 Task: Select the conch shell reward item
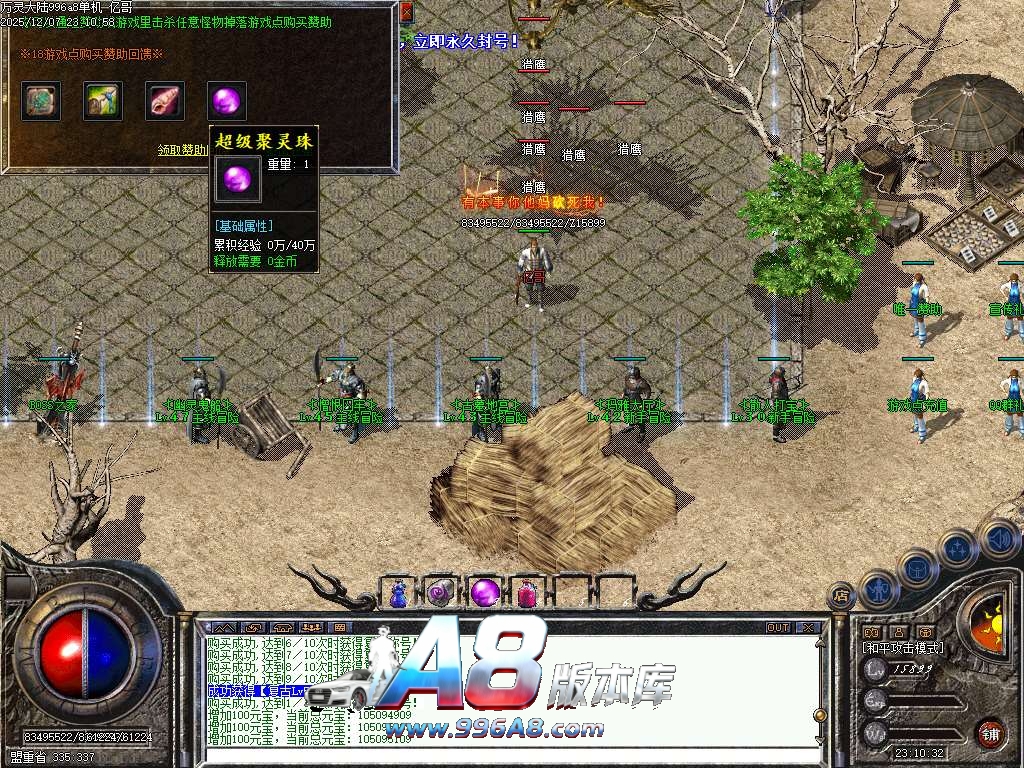pyautogui.click(x=164, y=101)
